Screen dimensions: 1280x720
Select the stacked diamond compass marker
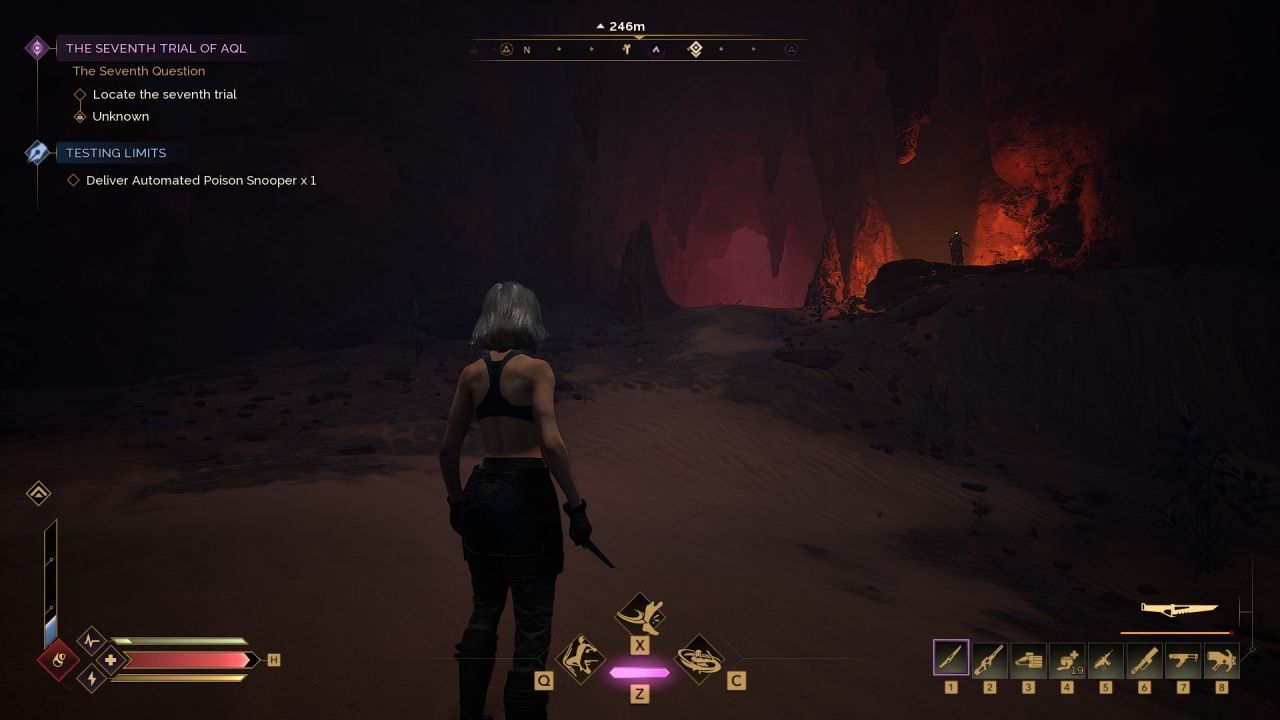pos(696,49)
